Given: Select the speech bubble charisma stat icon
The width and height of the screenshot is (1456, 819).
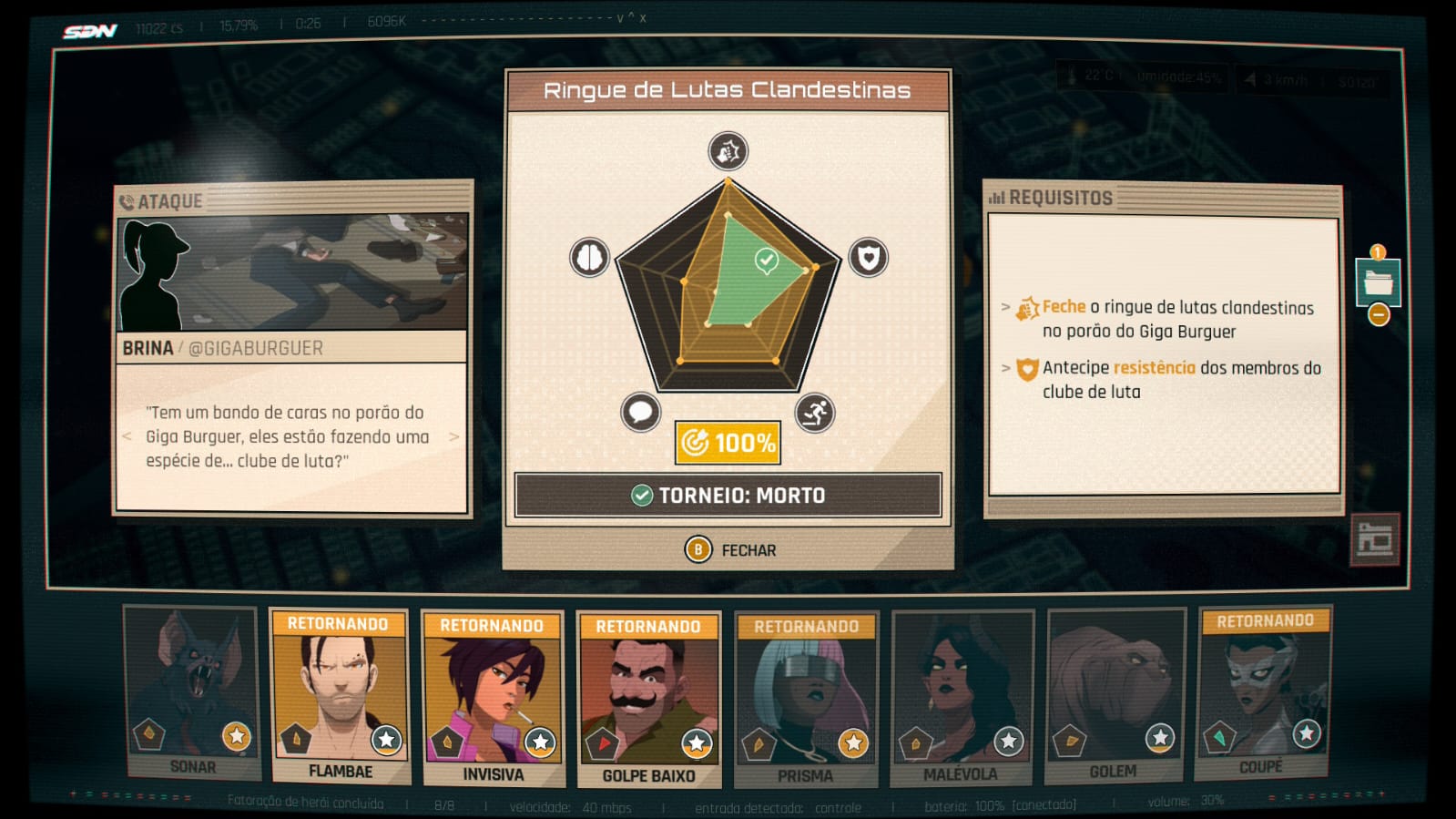Looking at the screenshot, I should (640, 413).
